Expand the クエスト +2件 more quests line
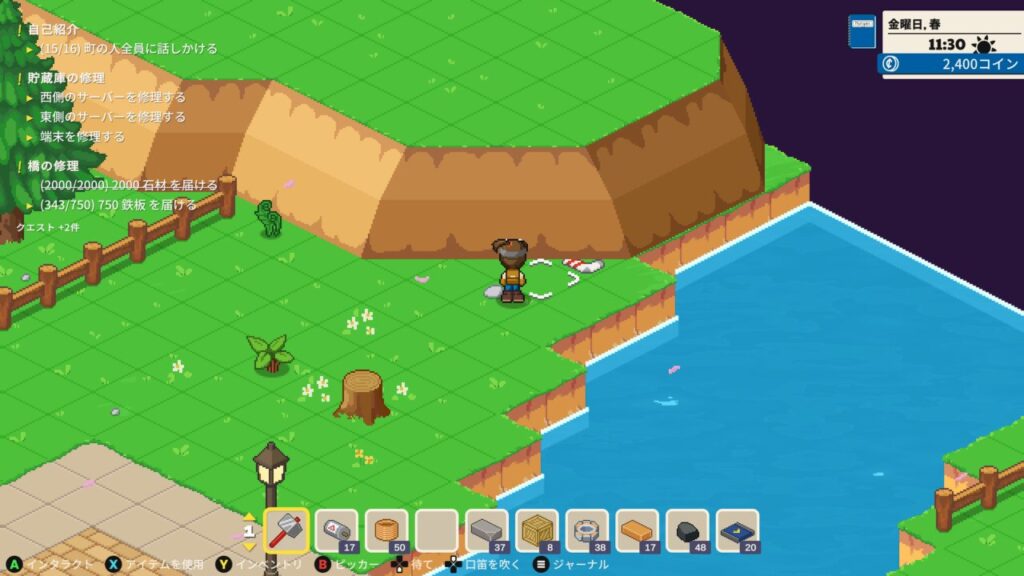This screenshot has height=576, width=1024. (x=47, y=227)
